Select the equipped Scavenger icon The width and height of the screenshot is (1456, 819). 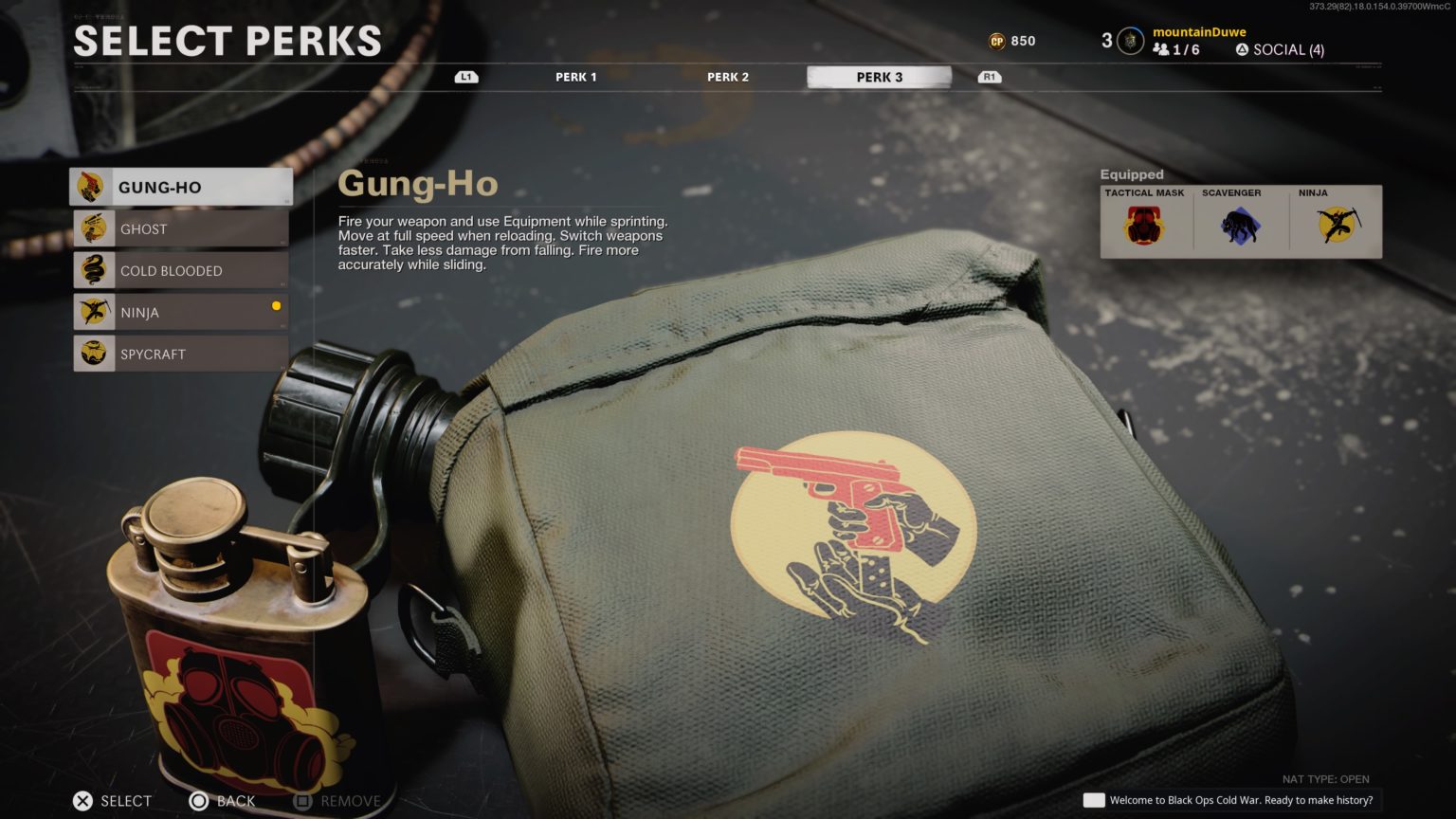coord(1240,225)
